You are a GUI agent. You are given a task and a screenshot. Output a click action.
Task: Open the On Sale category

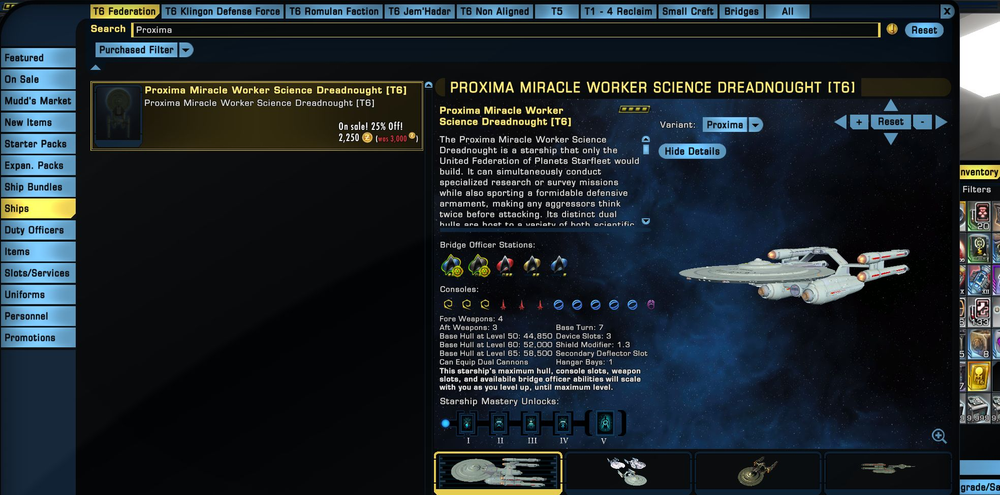pos(37,80)
